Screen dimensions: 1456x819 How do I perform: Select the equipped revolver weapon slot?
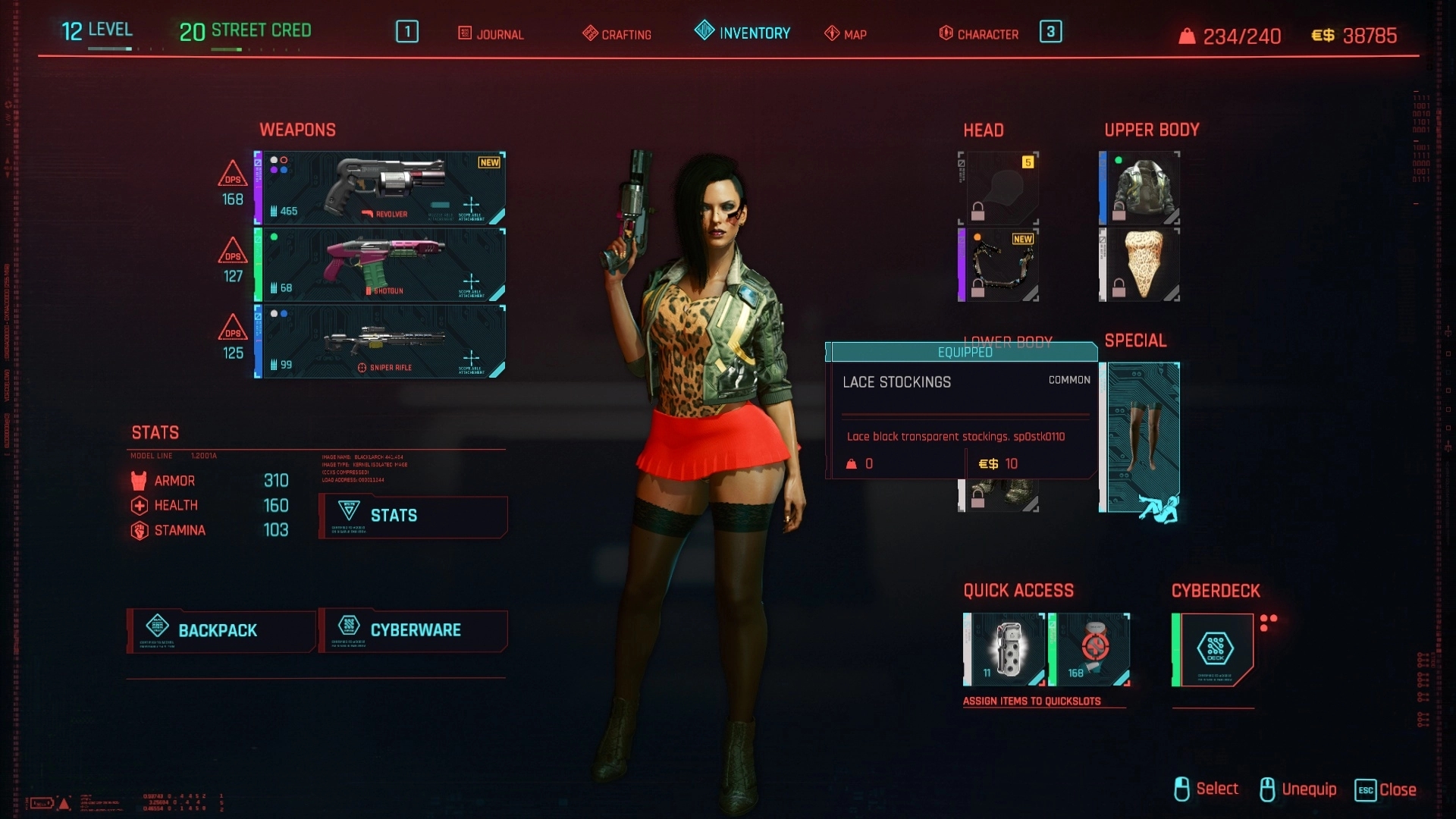(x=381, y=188)
